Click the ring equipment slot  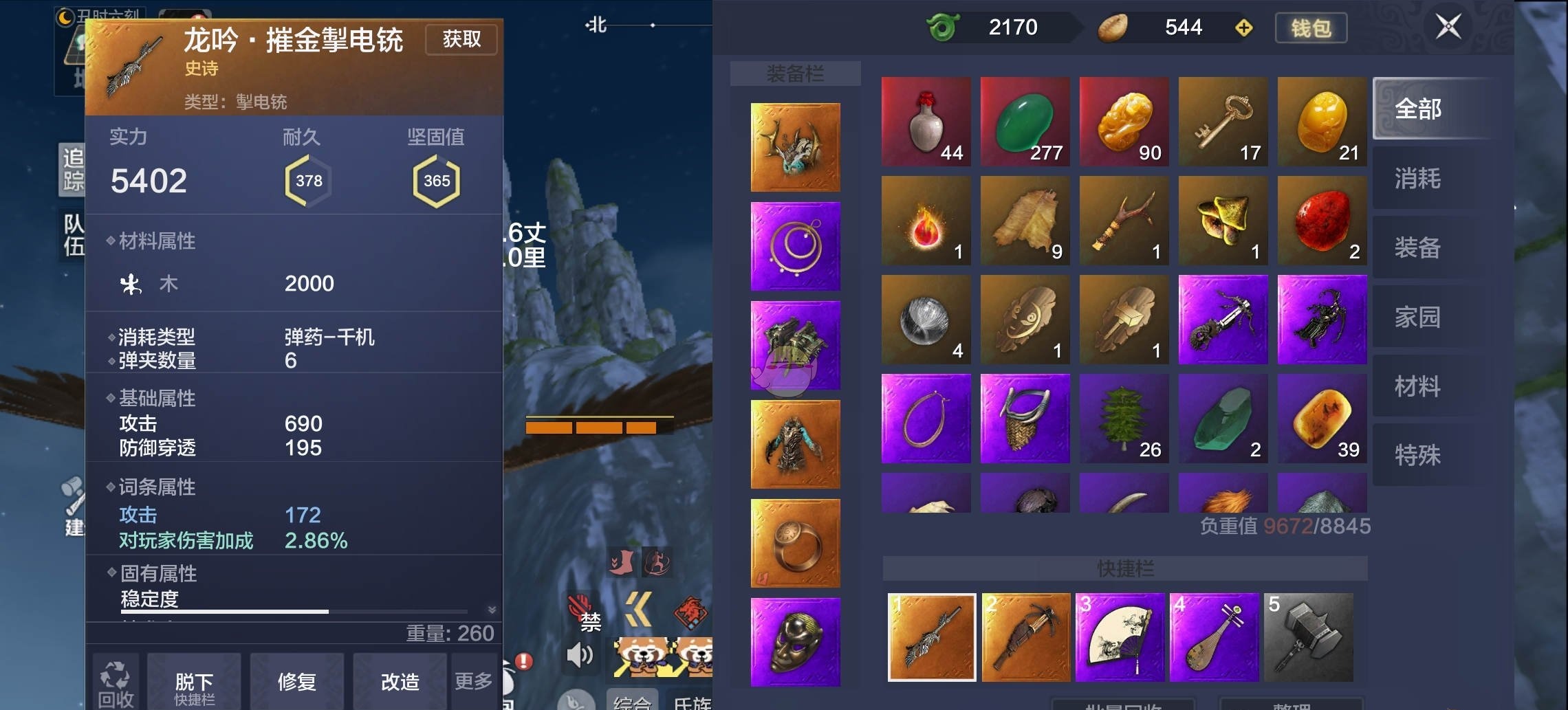(x=794, y=544)
